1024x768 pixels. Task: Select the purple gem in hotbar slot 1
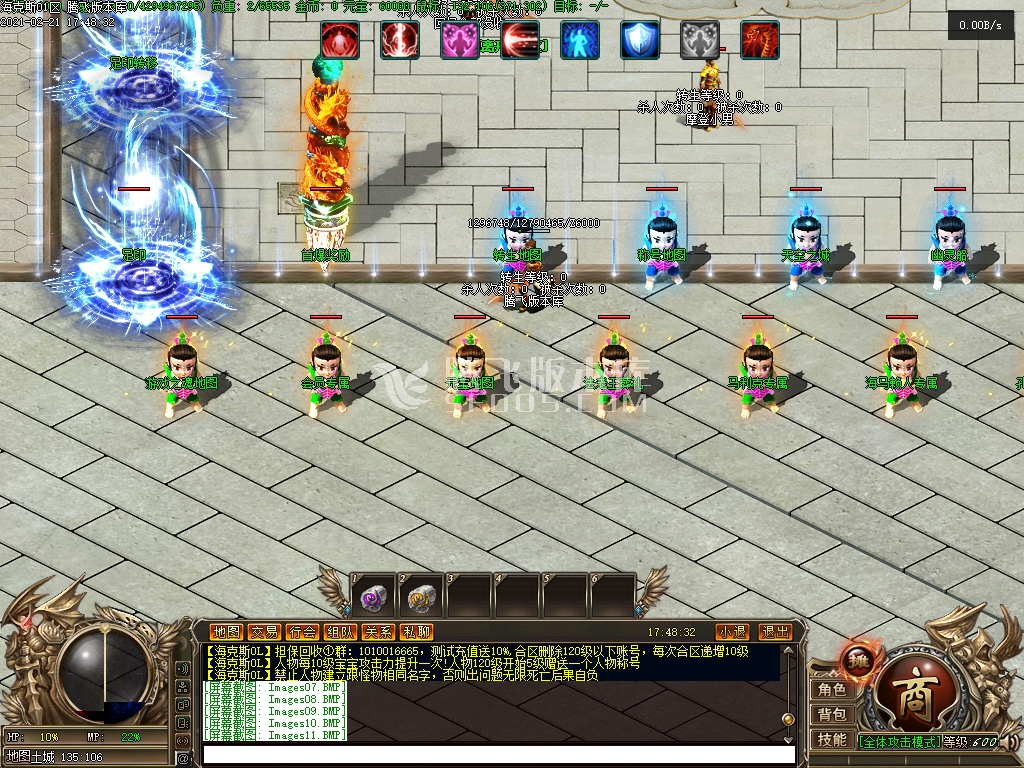(373, 598)
